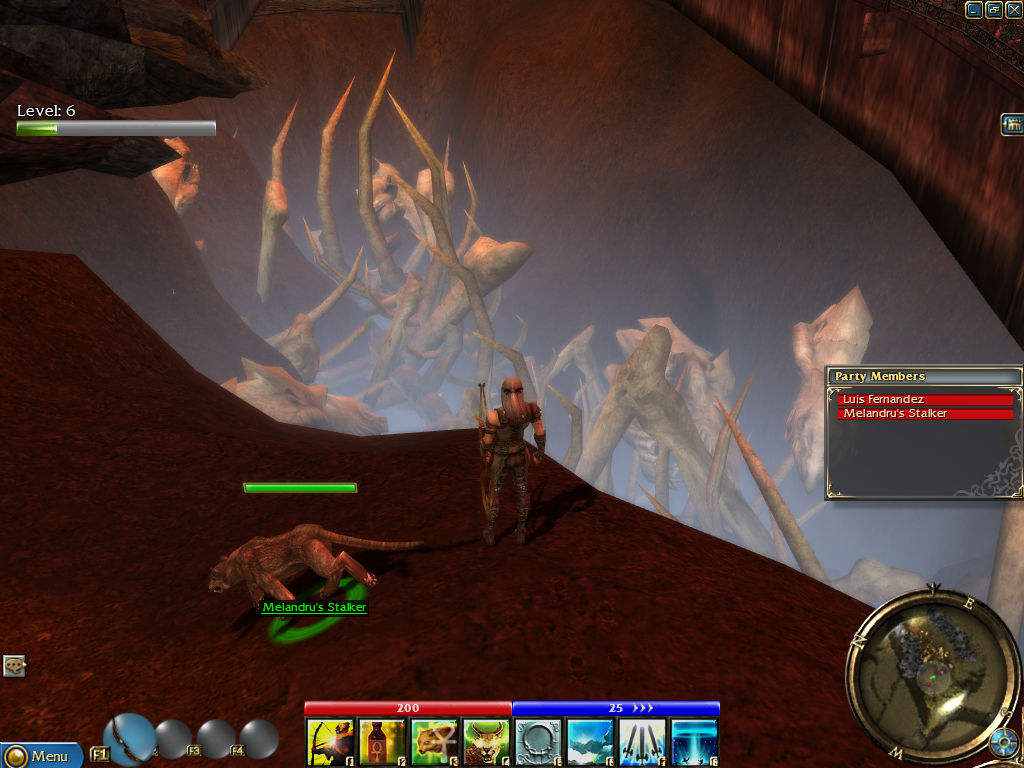
Task: Open the blue gate icon panel
Action: (x=1012, y=124)
